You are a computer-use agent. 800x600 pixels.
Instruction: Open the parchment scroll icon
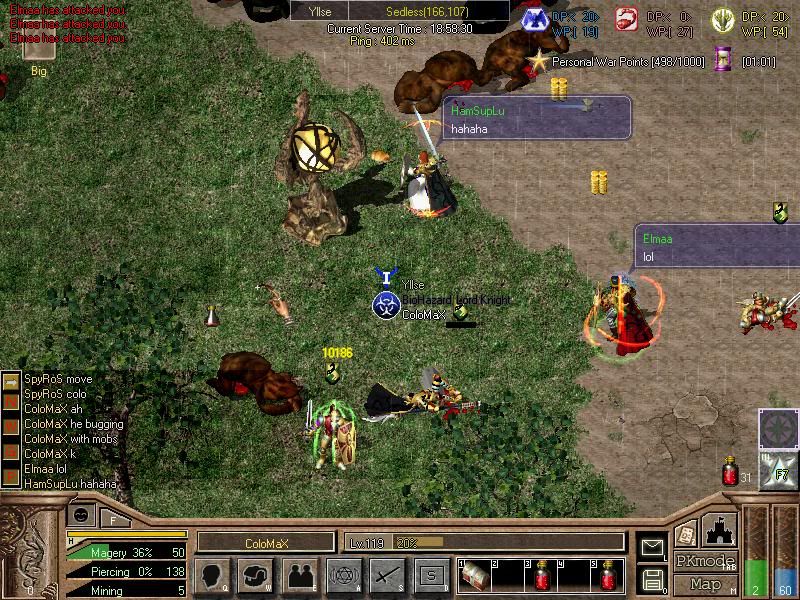[x=685, y=533]
